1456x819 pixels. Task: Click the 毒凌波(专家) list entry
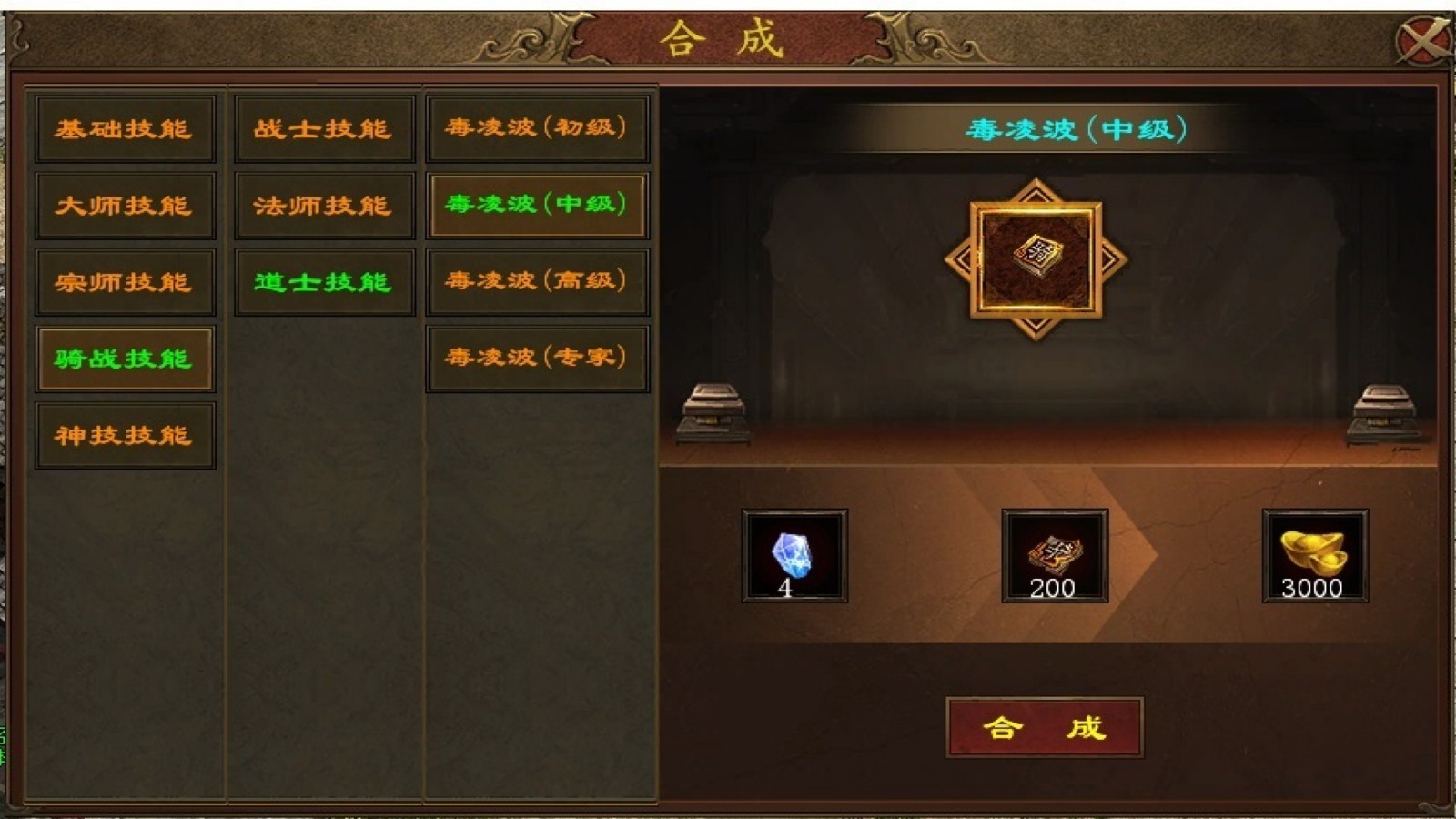[x=536, y=357]
